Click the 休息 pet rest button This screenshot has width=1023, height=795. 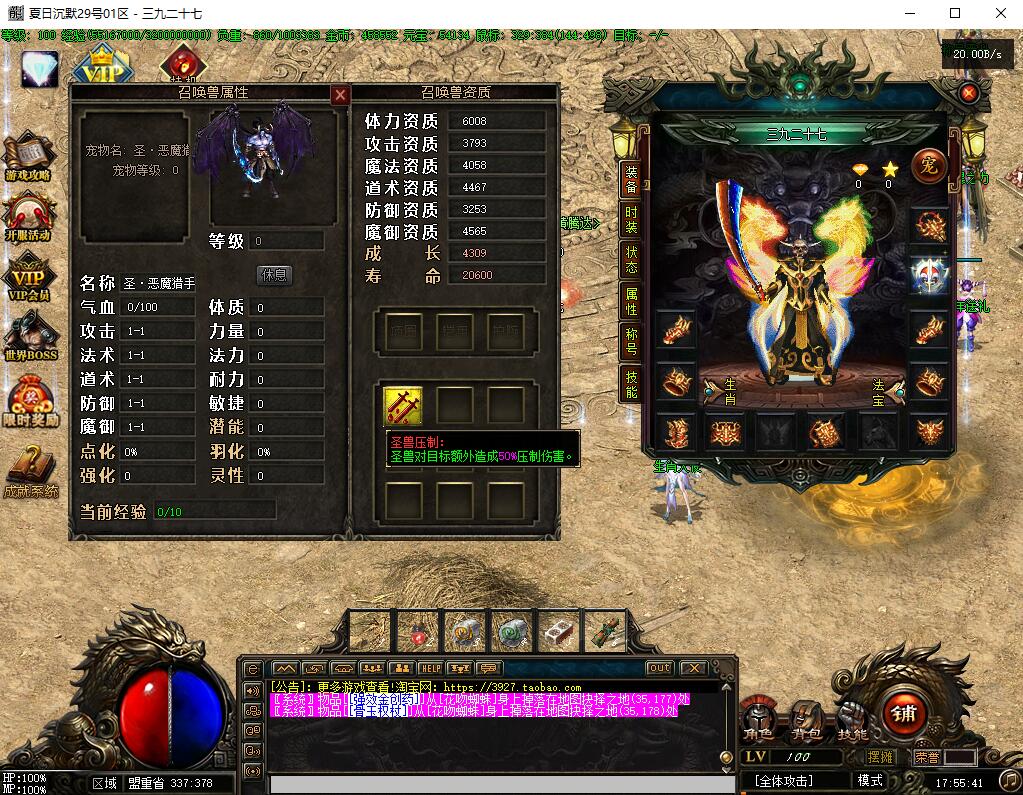[274, 274]
